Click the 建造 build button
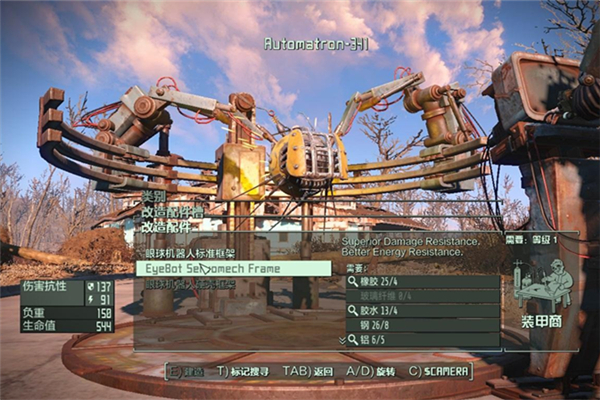Viewport: 600px width, 400px height. tap(186, 371)
